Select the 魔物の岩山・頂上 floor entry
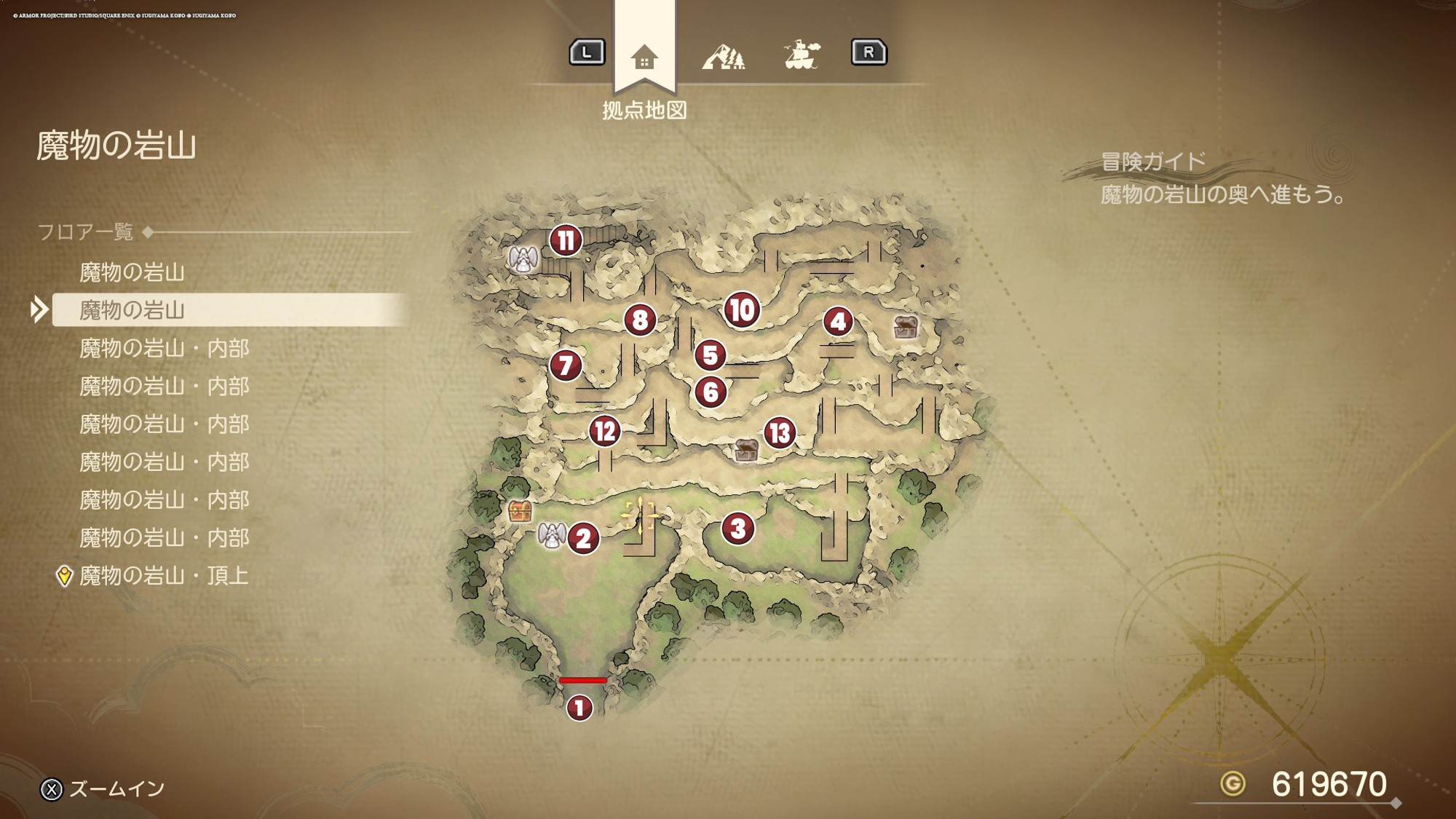The height and width of the screenshot is (819, 1456). tap(164, 576)
